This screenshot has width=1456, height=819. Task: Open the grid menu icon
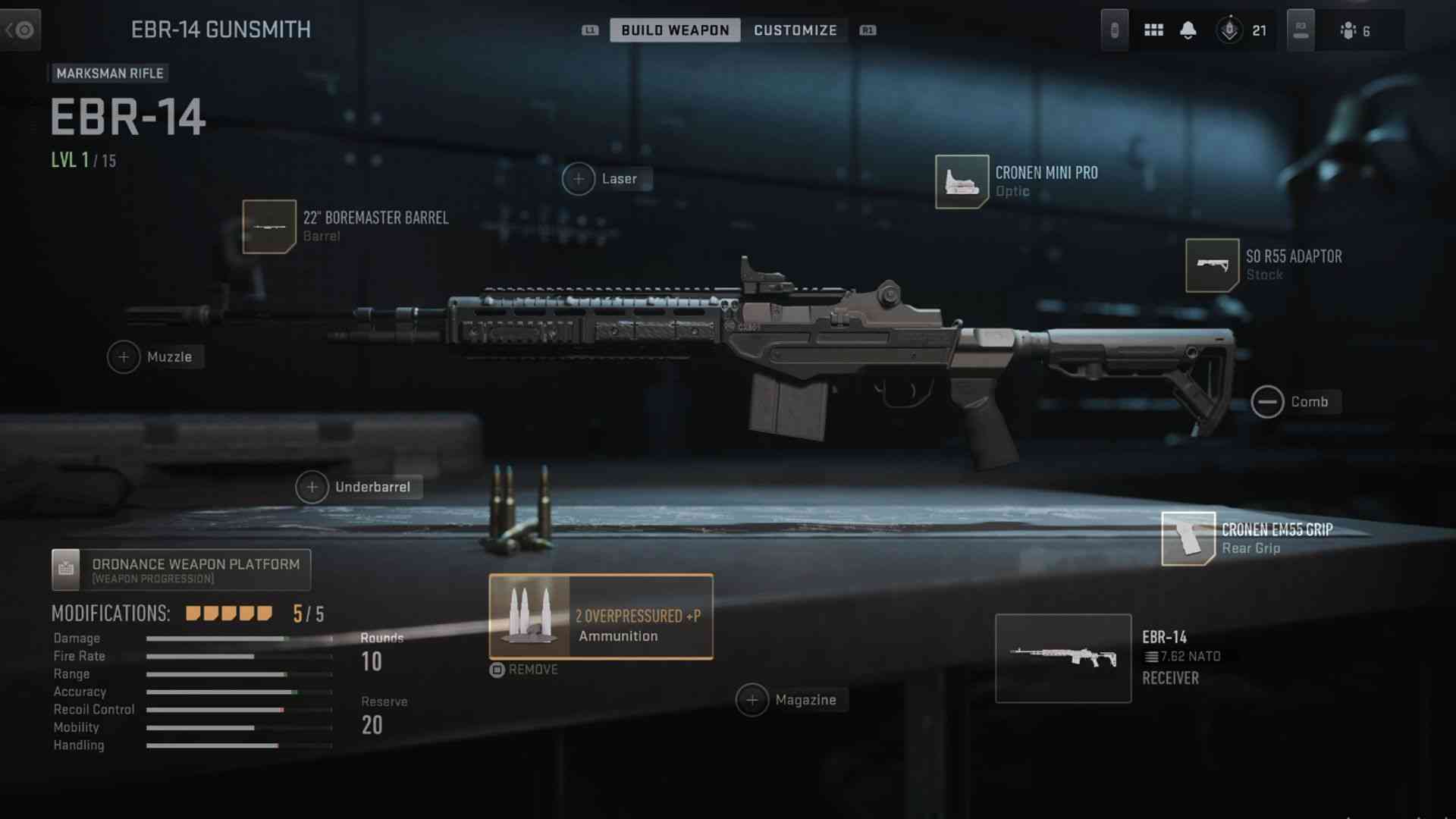pos(1153,30)
